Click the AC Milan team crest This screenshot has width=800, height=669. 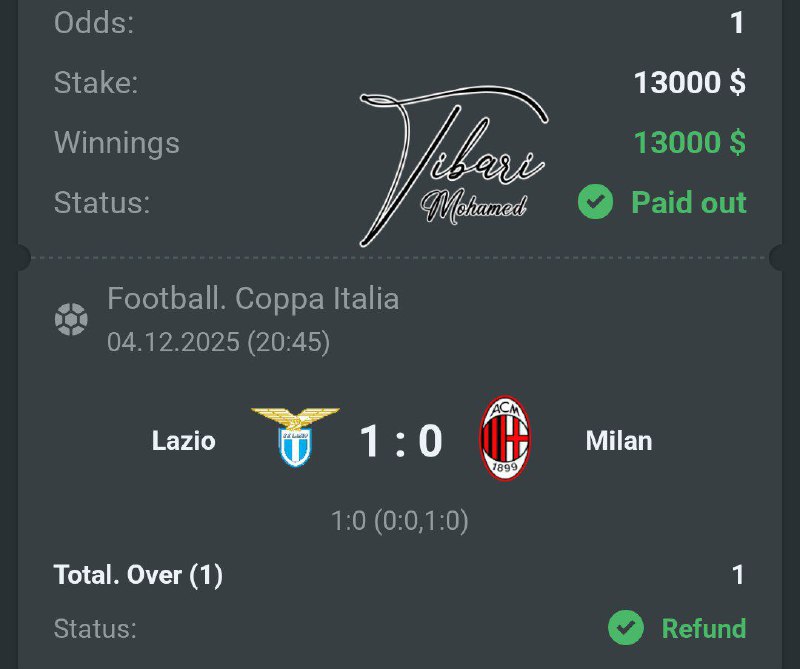tap(505, 438)
